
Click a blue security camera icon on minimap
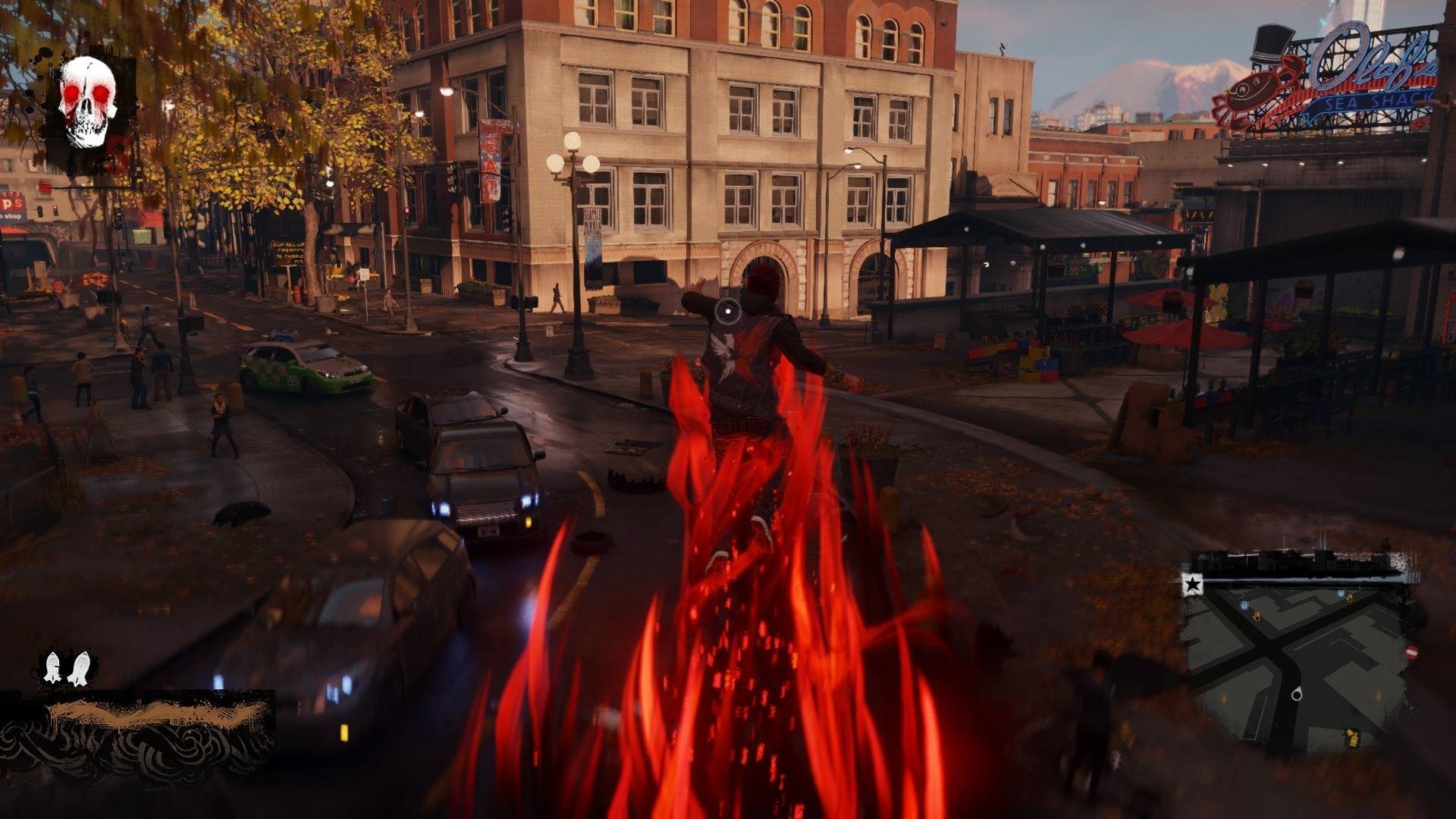coord(1244,605)
